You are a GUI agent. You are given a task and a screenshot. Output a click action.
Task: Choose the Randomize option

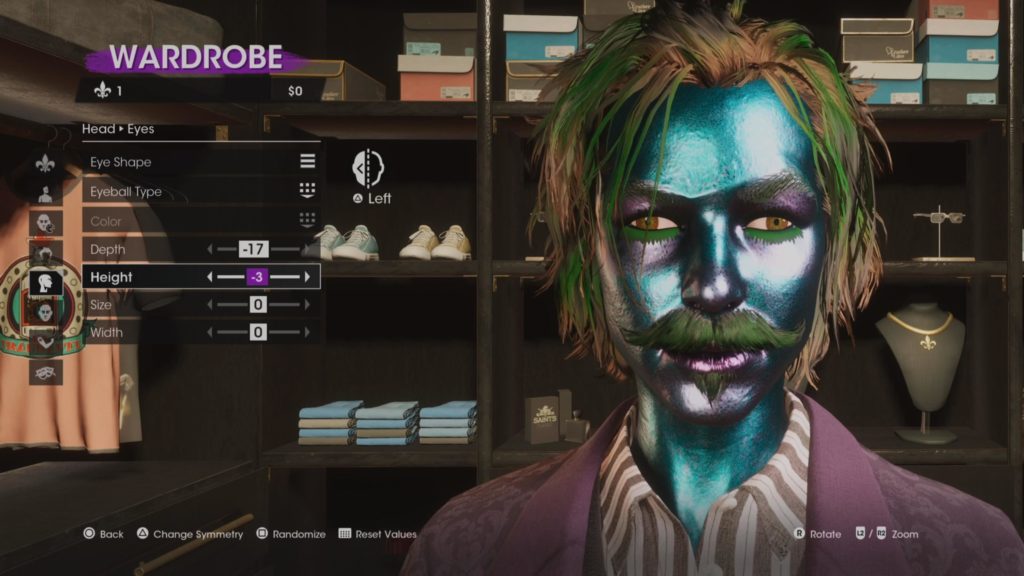pos(291,534)
